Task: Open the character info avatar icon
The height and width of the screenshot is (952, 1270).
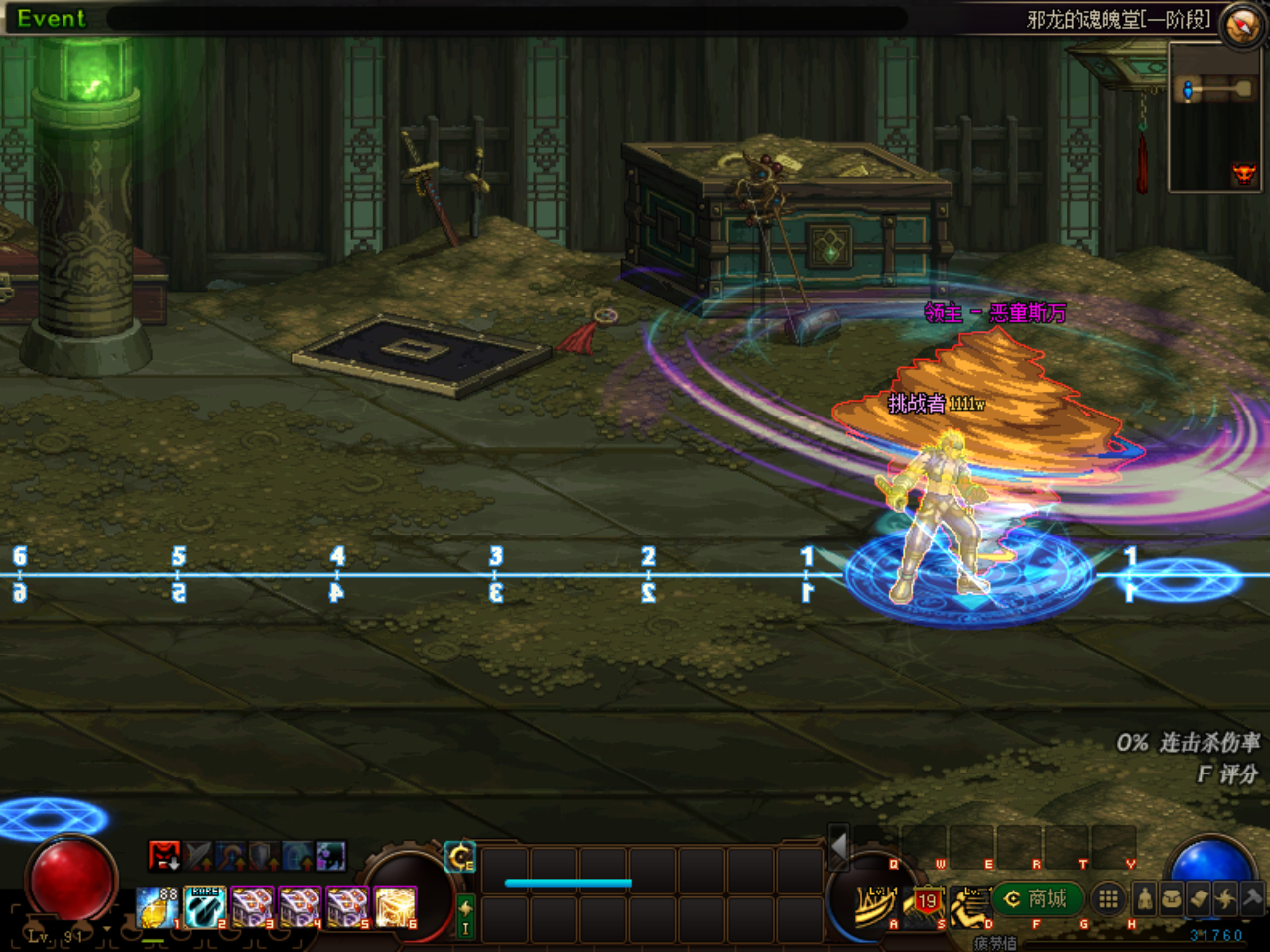Action: point(1143,899)
